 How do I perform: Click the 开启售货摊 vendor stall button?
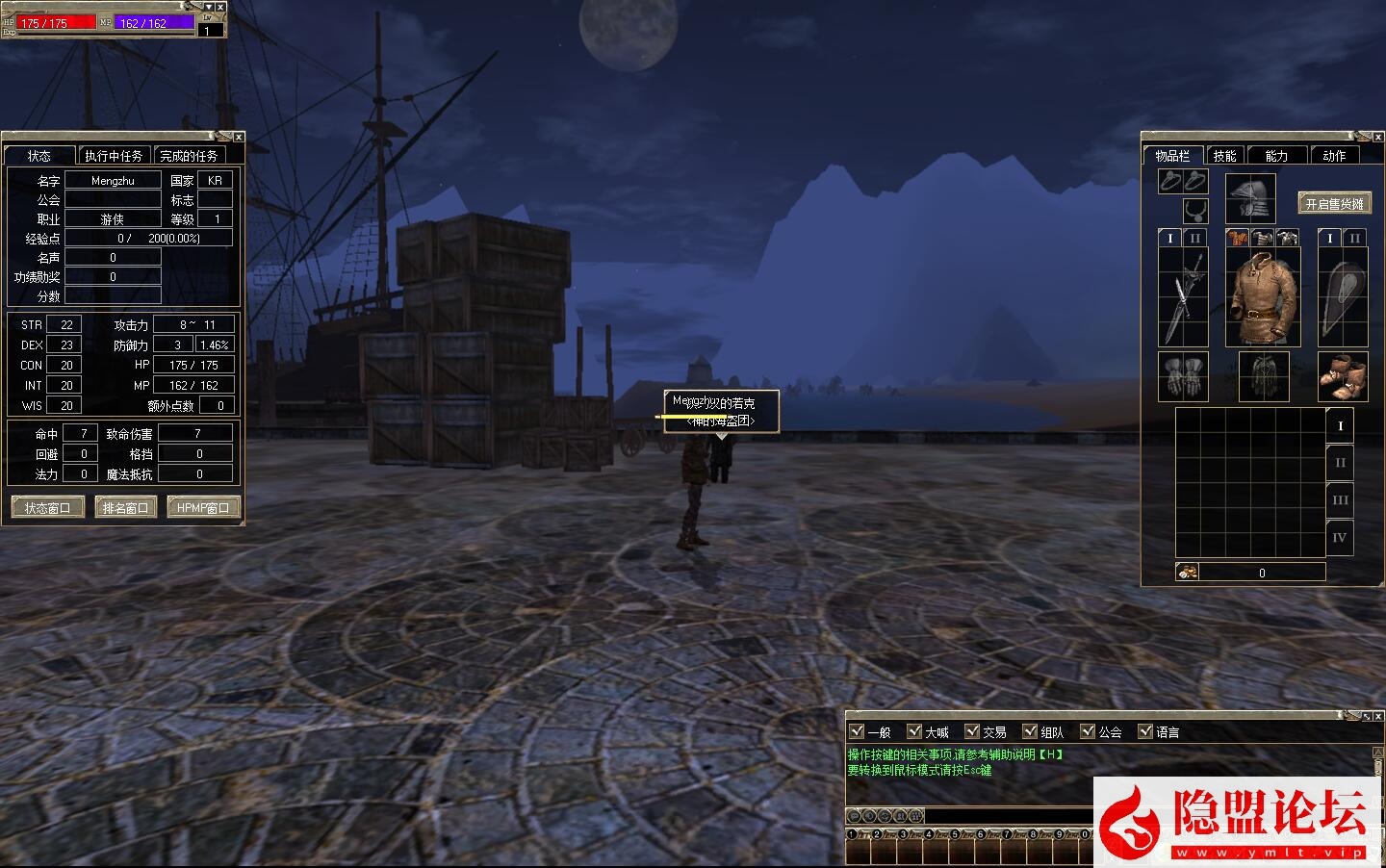1334,204
